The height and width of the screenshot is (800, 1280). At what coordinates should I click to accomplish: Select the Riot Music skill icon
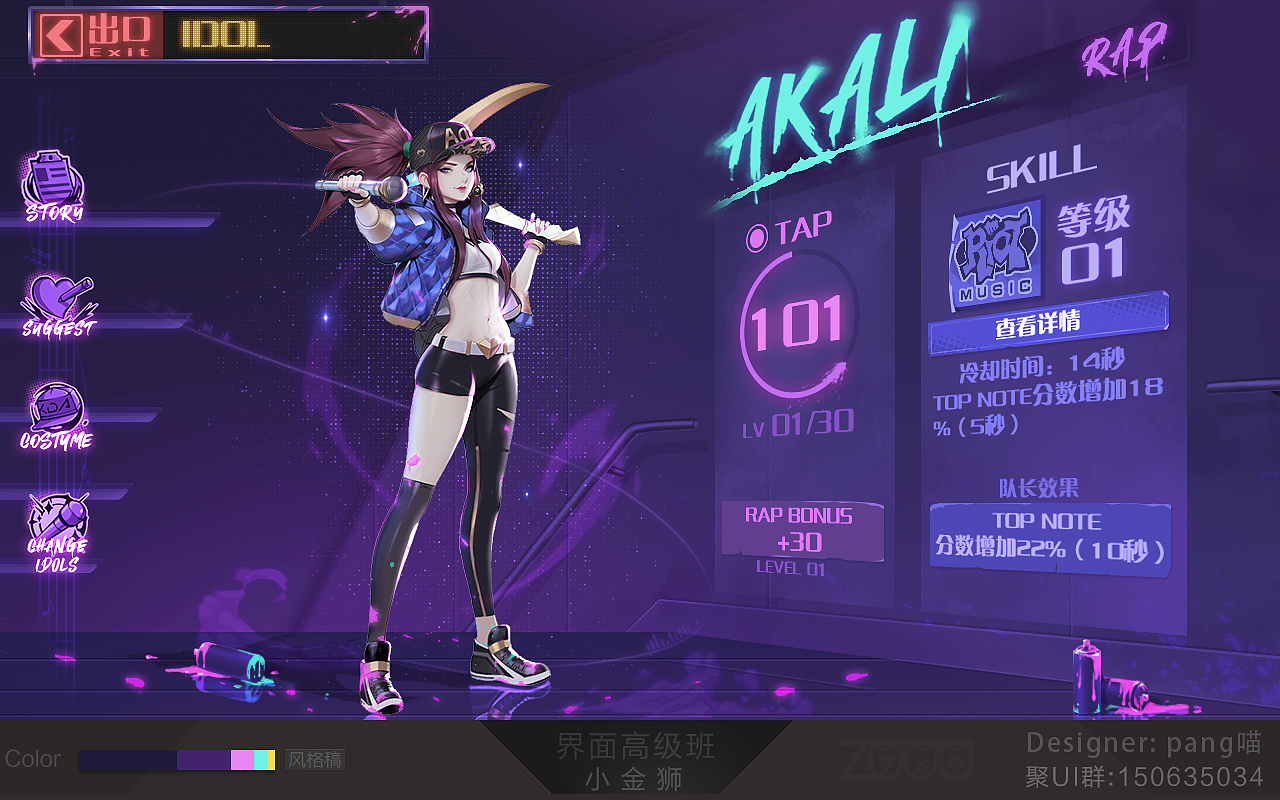click(996, 252)
